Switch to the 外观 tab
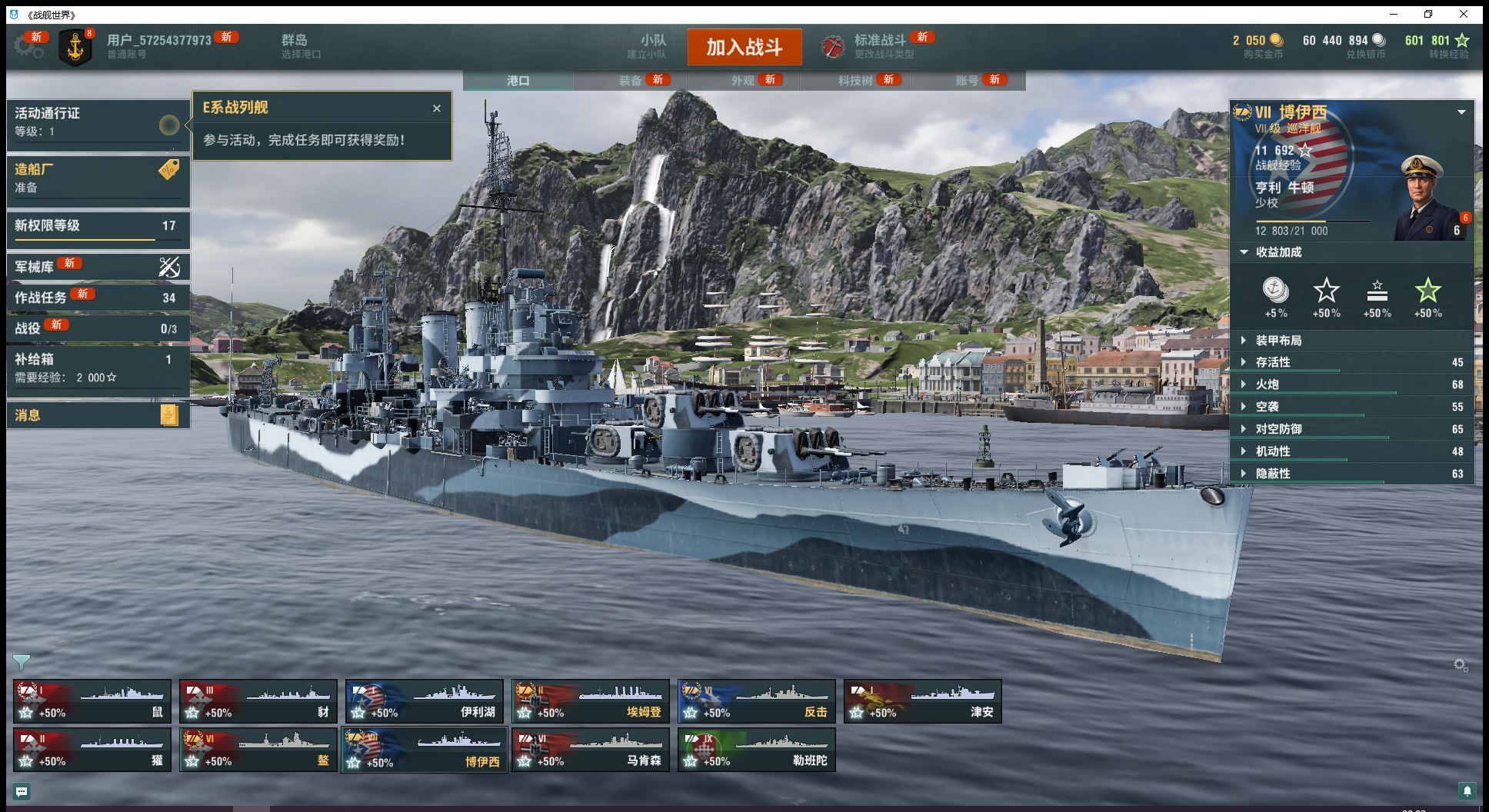 click(x=743, y=80)
